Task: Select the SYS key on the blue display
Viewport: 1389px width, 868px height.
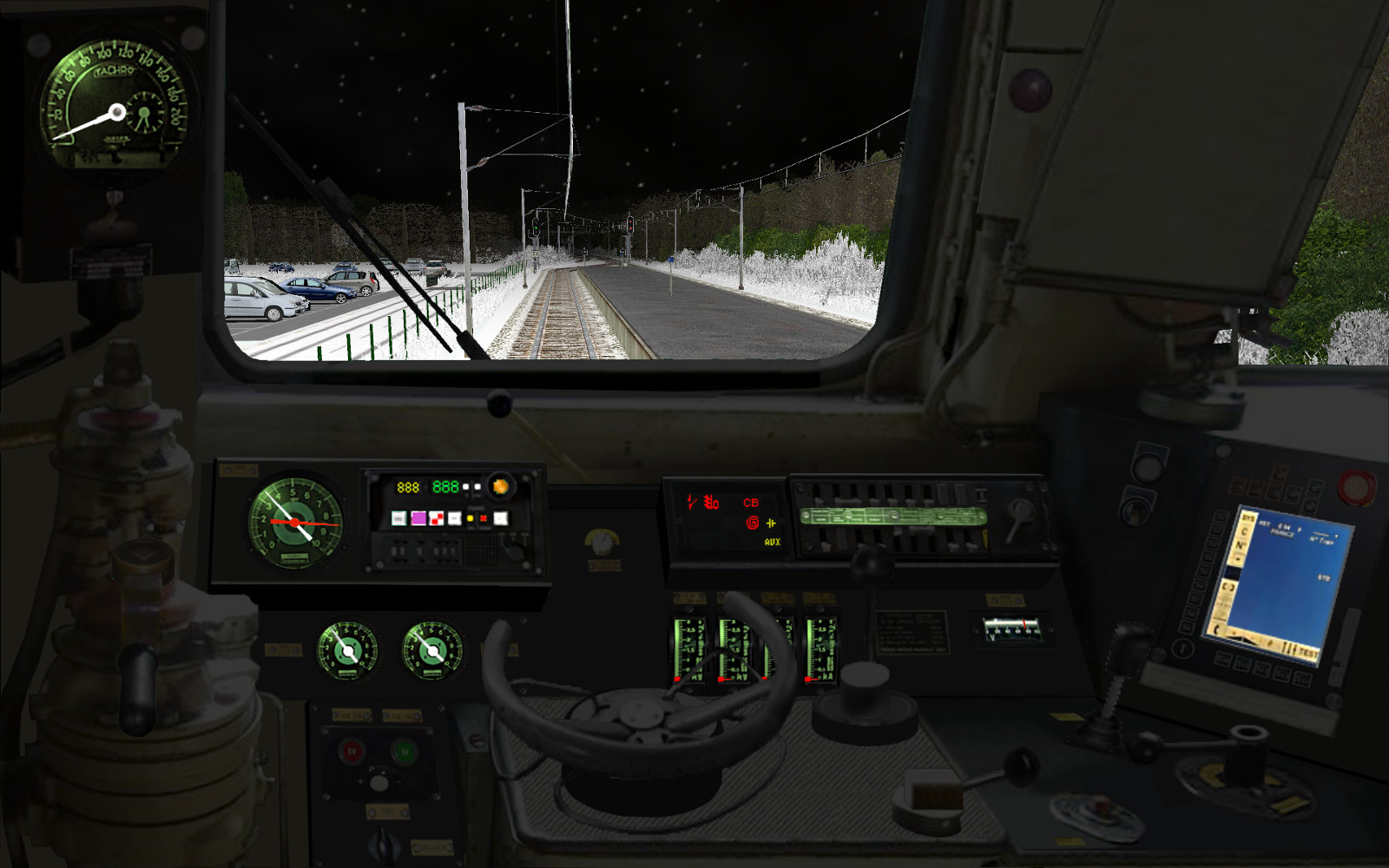Action: click(x=1248, y=517)
